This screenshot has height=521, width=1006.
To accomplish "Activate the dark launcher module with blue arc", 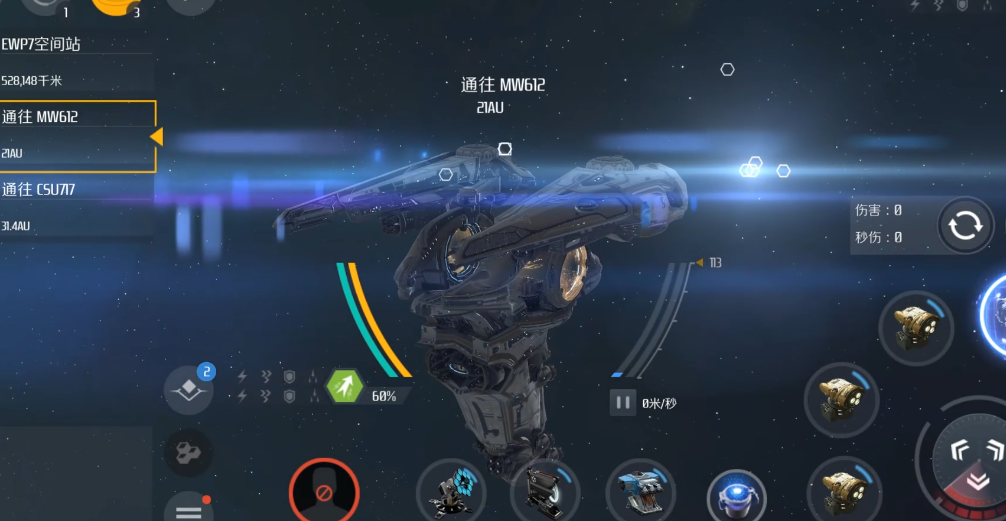I will coord(545,491).
